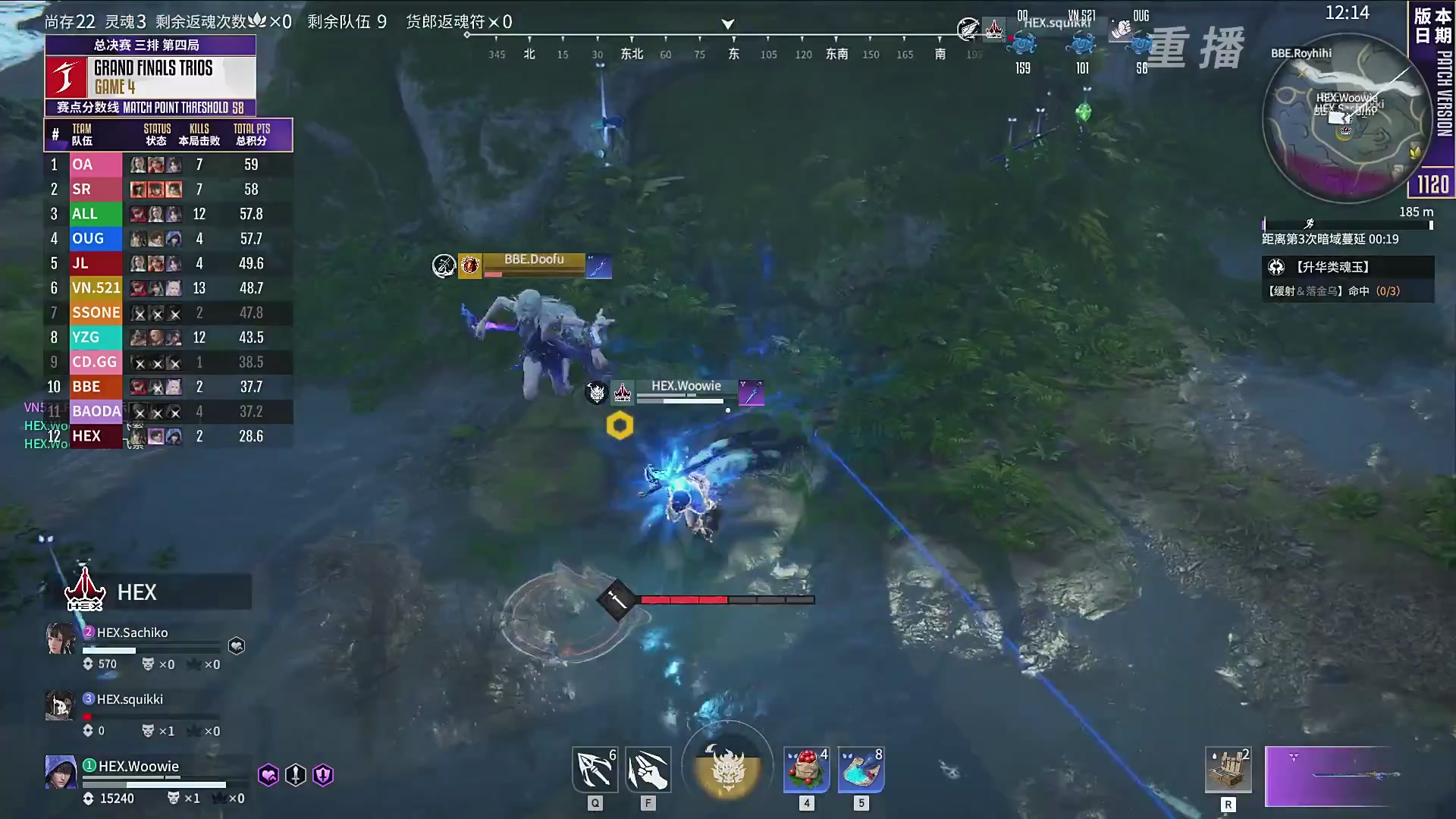1456x819 pixels.
Task: Use the blue powder item in slot 5
Action: click(x=861, y=770)
